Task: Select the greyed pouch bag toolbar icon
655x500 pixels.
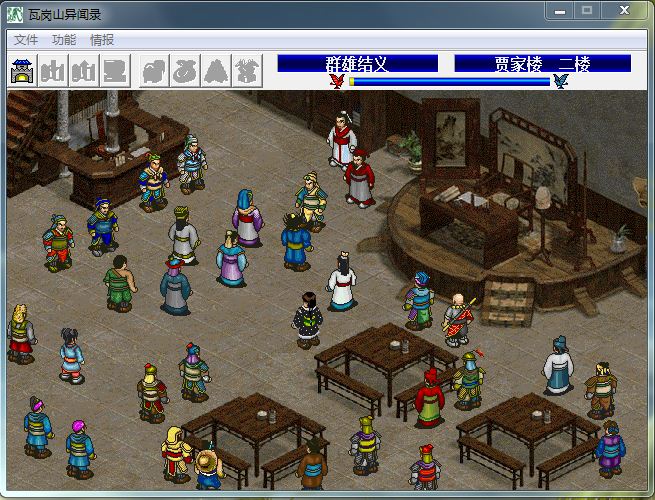Action: click(184, 70)
